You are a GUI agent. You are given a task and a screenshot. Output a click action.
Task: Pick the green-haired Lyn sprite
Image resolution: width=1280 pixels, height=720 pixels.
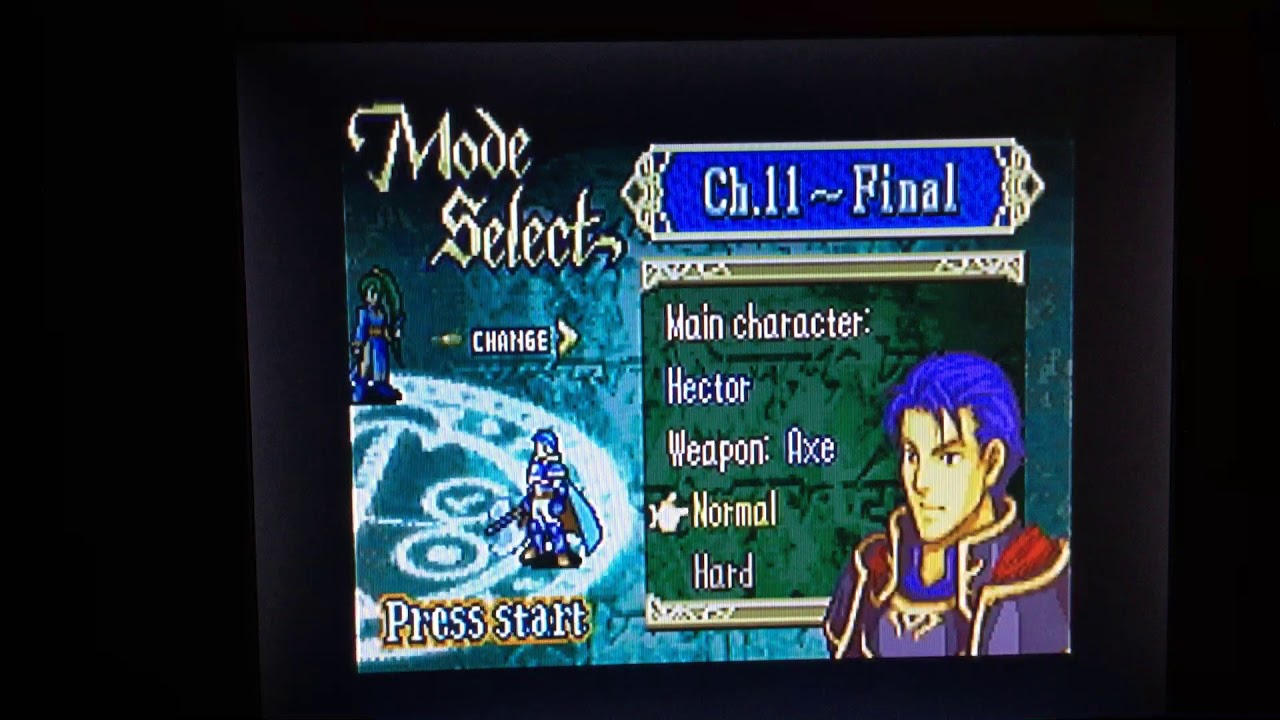377,334
